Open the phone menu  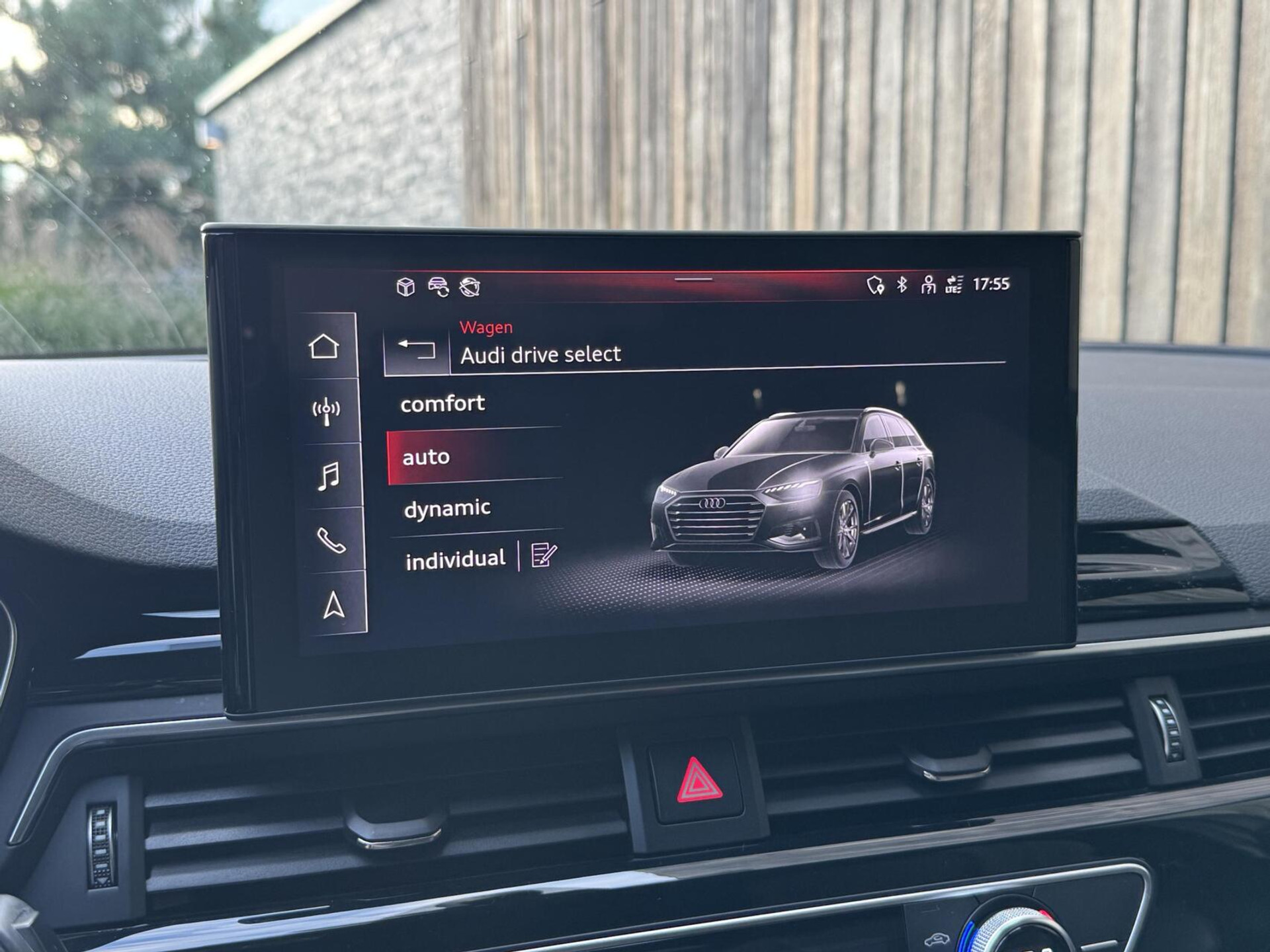click(x=331, y=541)
